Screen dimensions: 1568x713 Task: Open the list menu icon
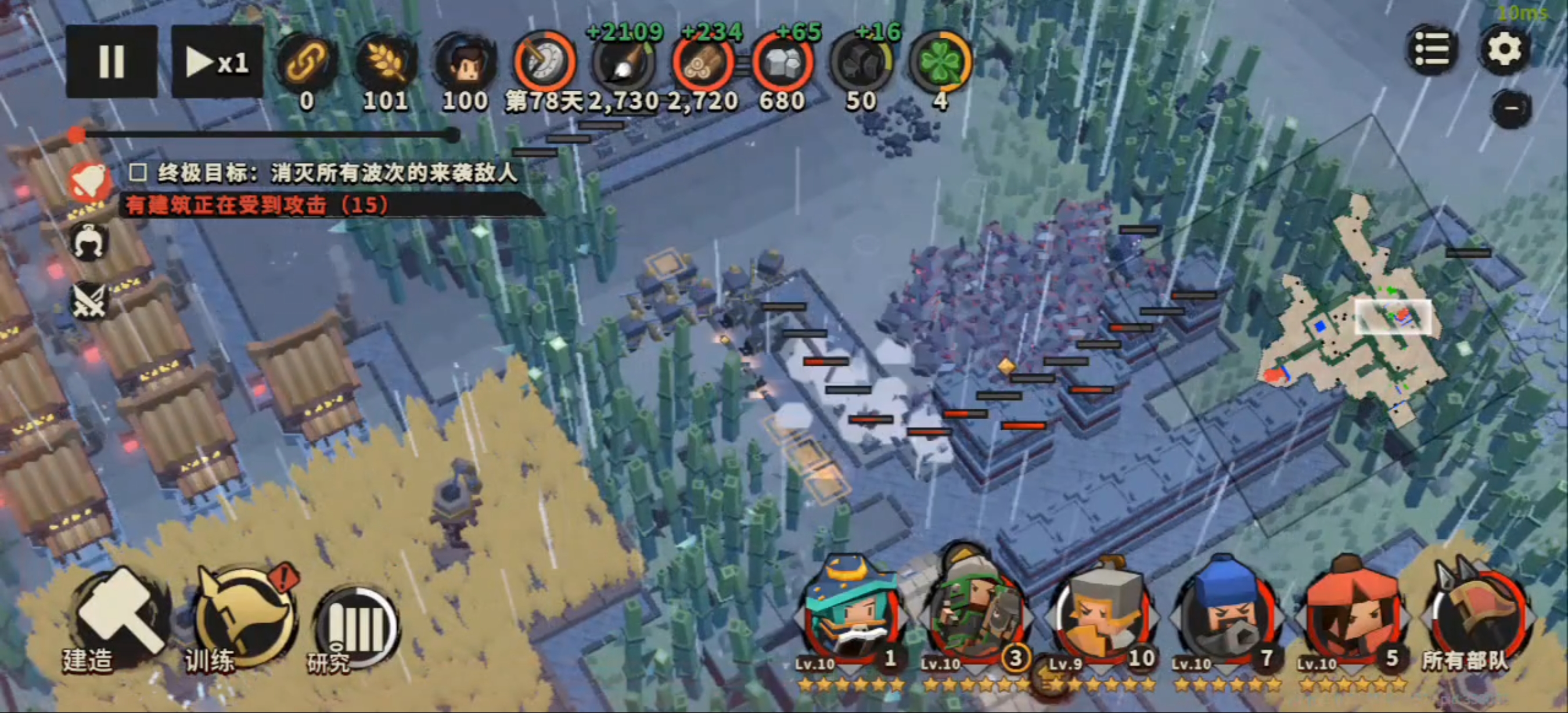[x=1431, y=49]
